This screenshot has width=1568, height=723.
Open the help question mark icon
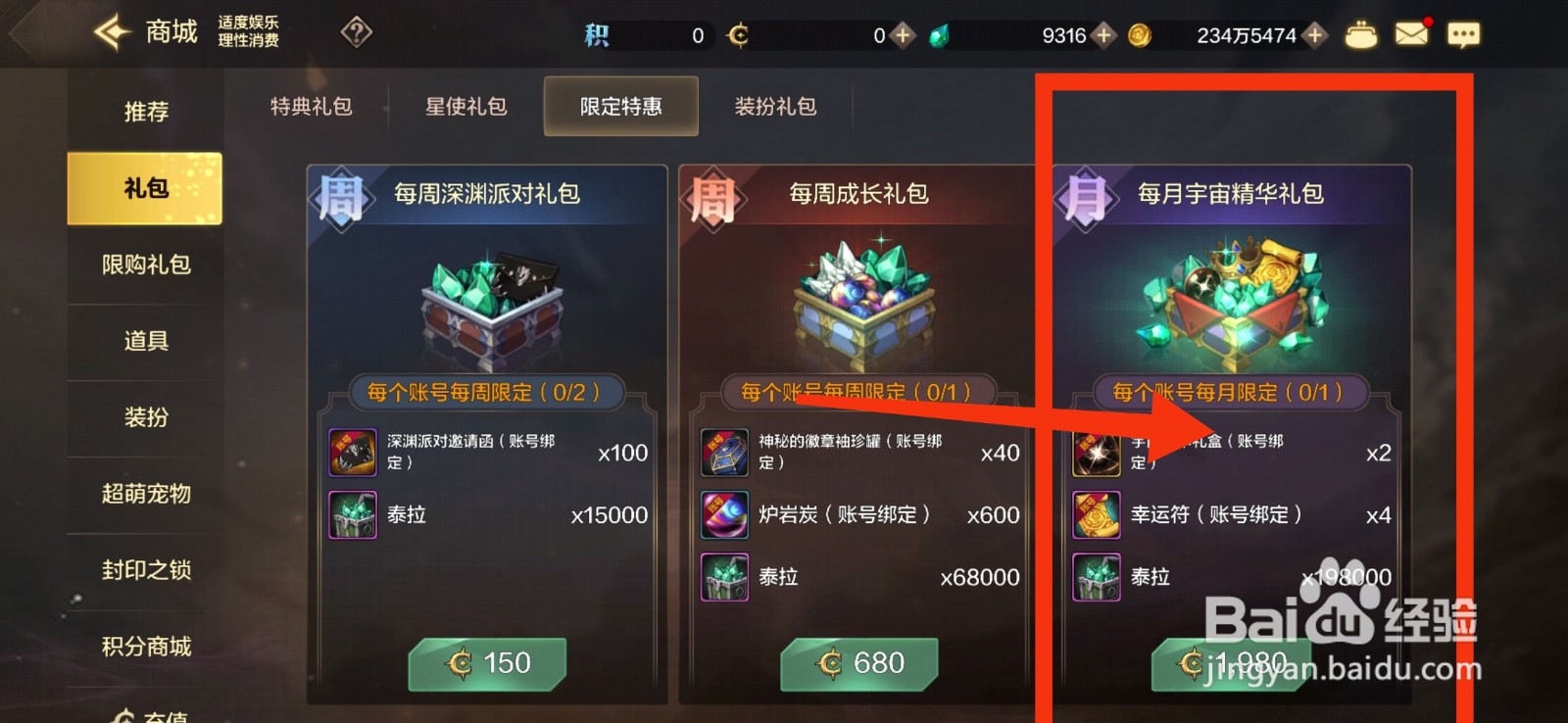point(356,32)
